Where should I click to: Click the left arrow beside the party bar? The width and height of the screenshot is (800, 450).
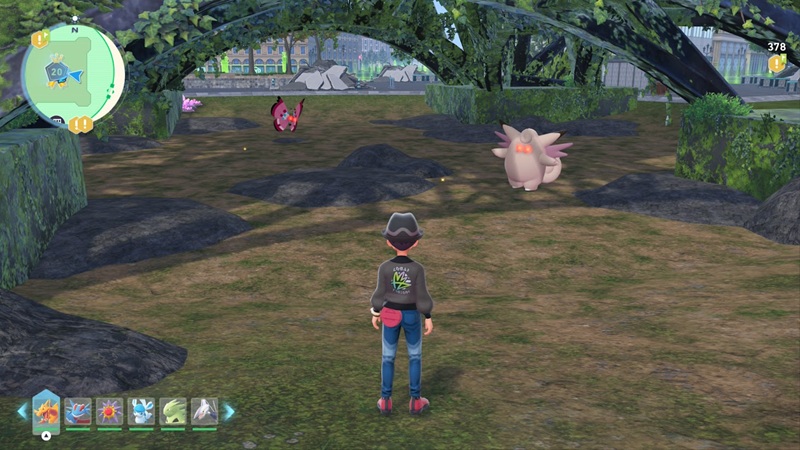22,411
